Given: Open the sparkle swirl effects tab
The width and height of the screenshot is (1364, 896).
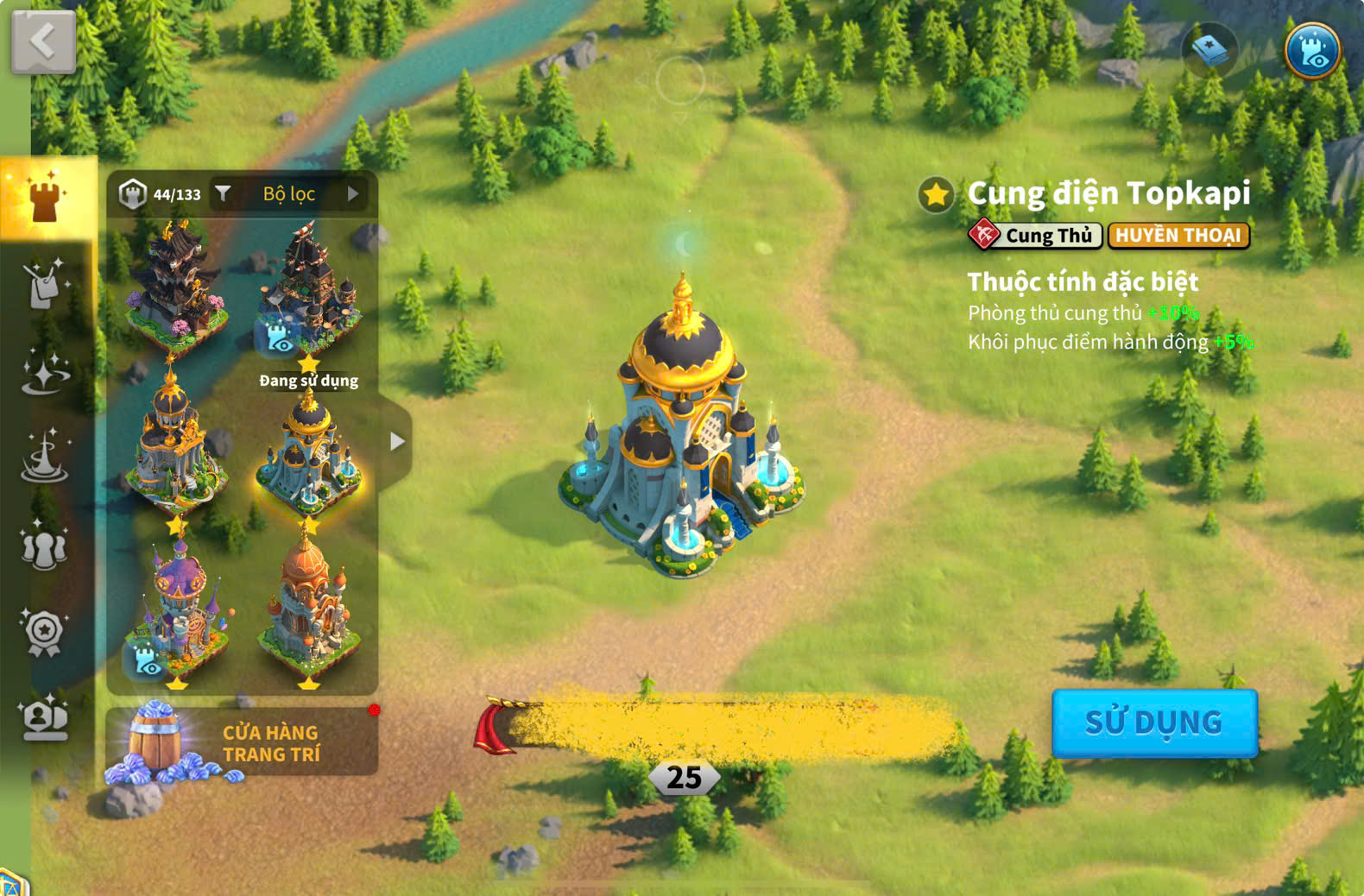Looking at the screenshot, I should tap(45, 371).
